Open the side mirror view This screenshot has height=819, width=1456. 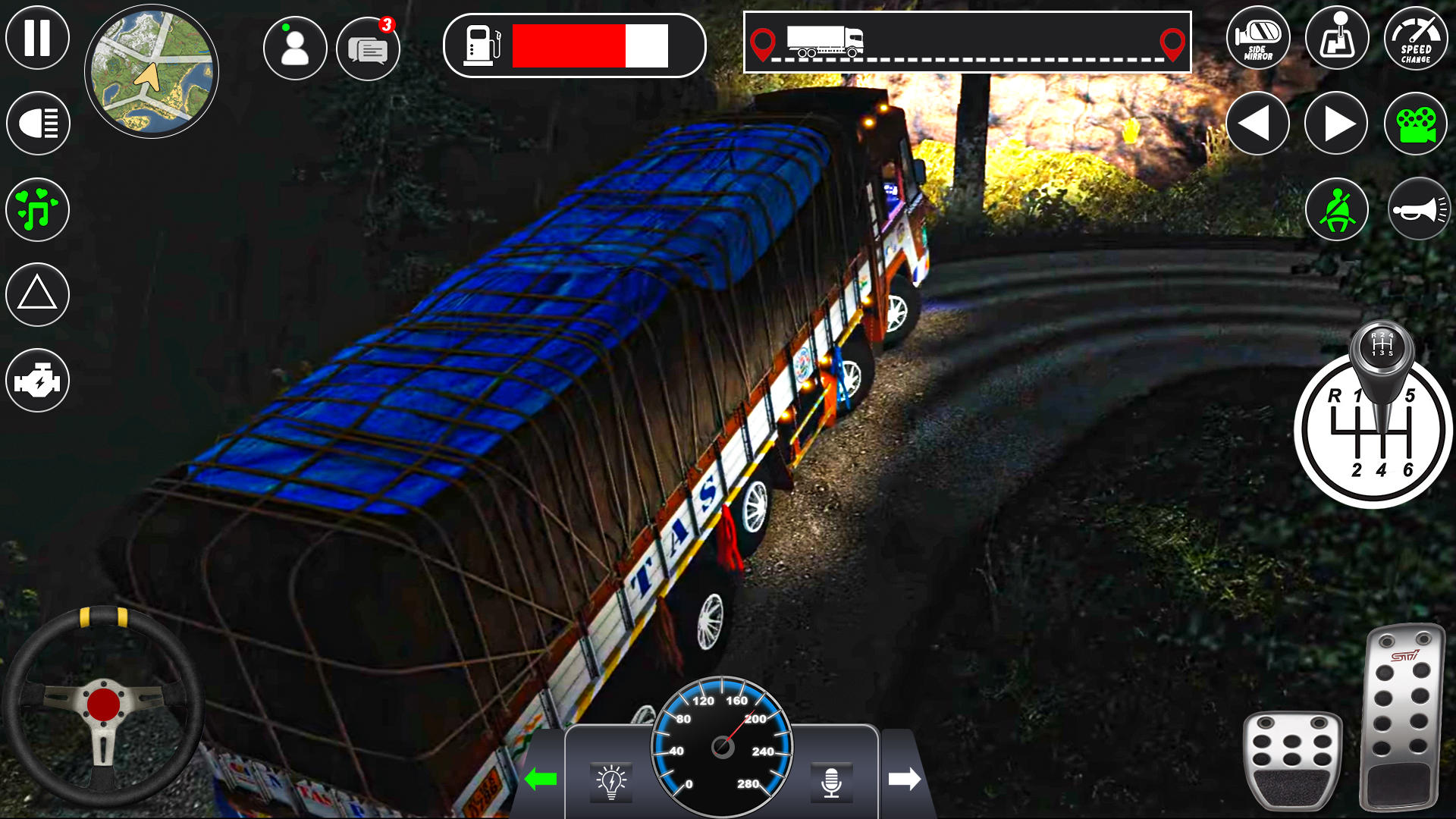(x=1258, y=38)
